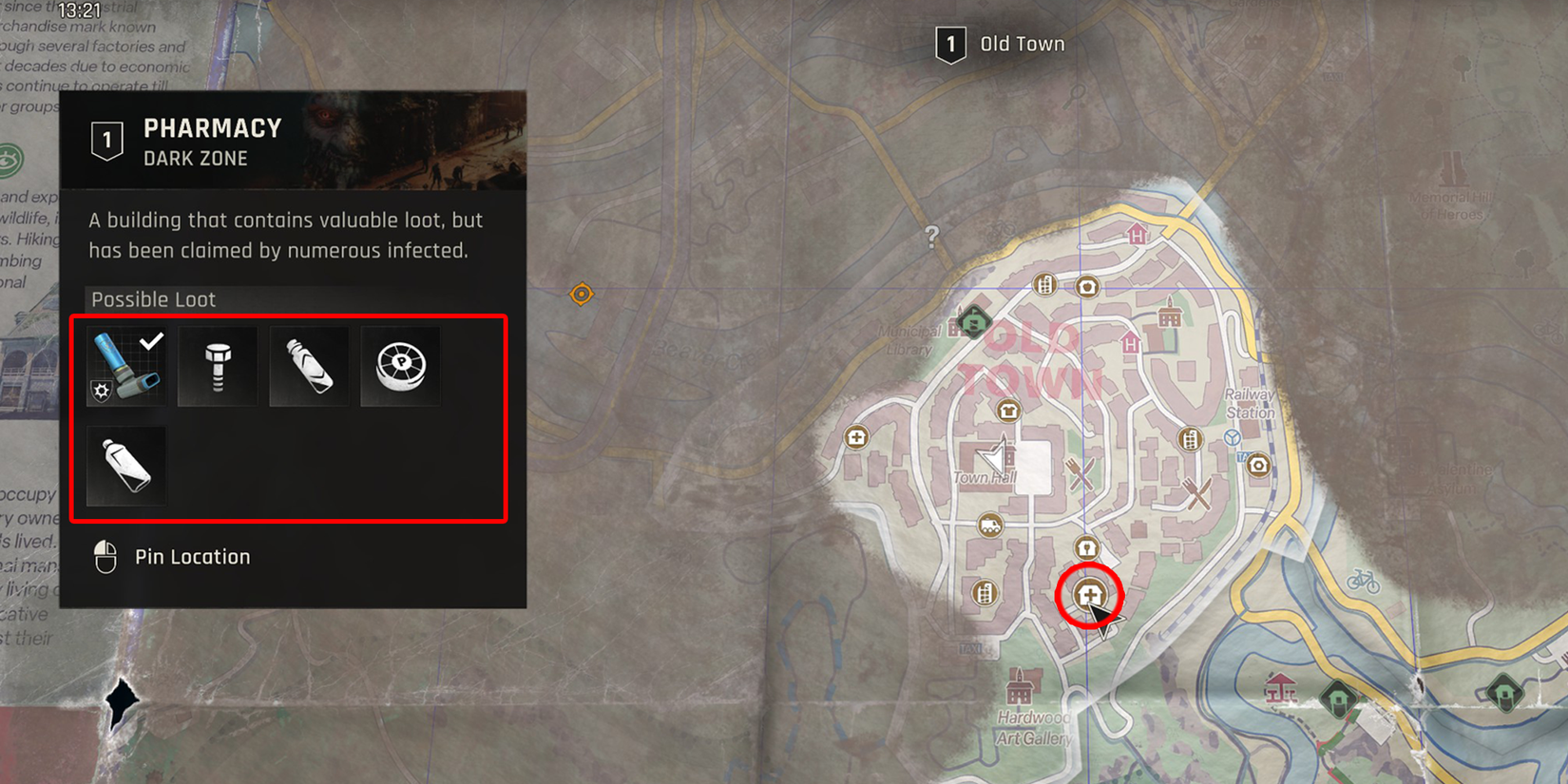Click the orange diamond waypoint marker on the map

[583, 294]
